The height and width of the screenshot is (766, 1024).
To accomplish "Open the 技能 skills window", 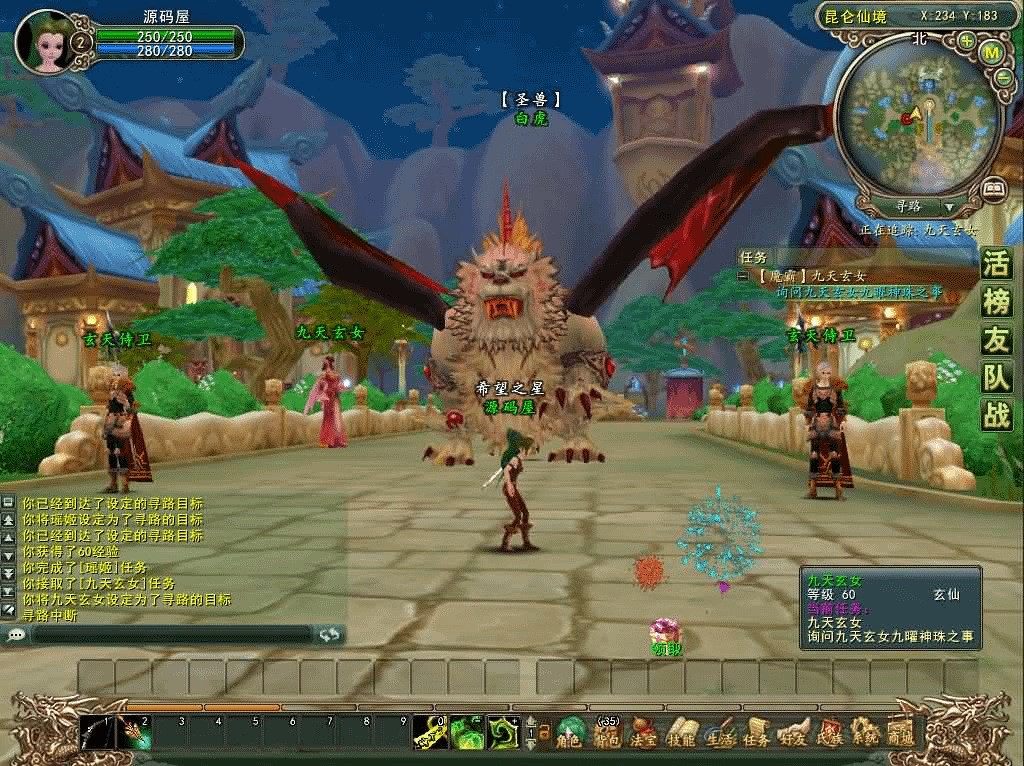I will point(681,734).
